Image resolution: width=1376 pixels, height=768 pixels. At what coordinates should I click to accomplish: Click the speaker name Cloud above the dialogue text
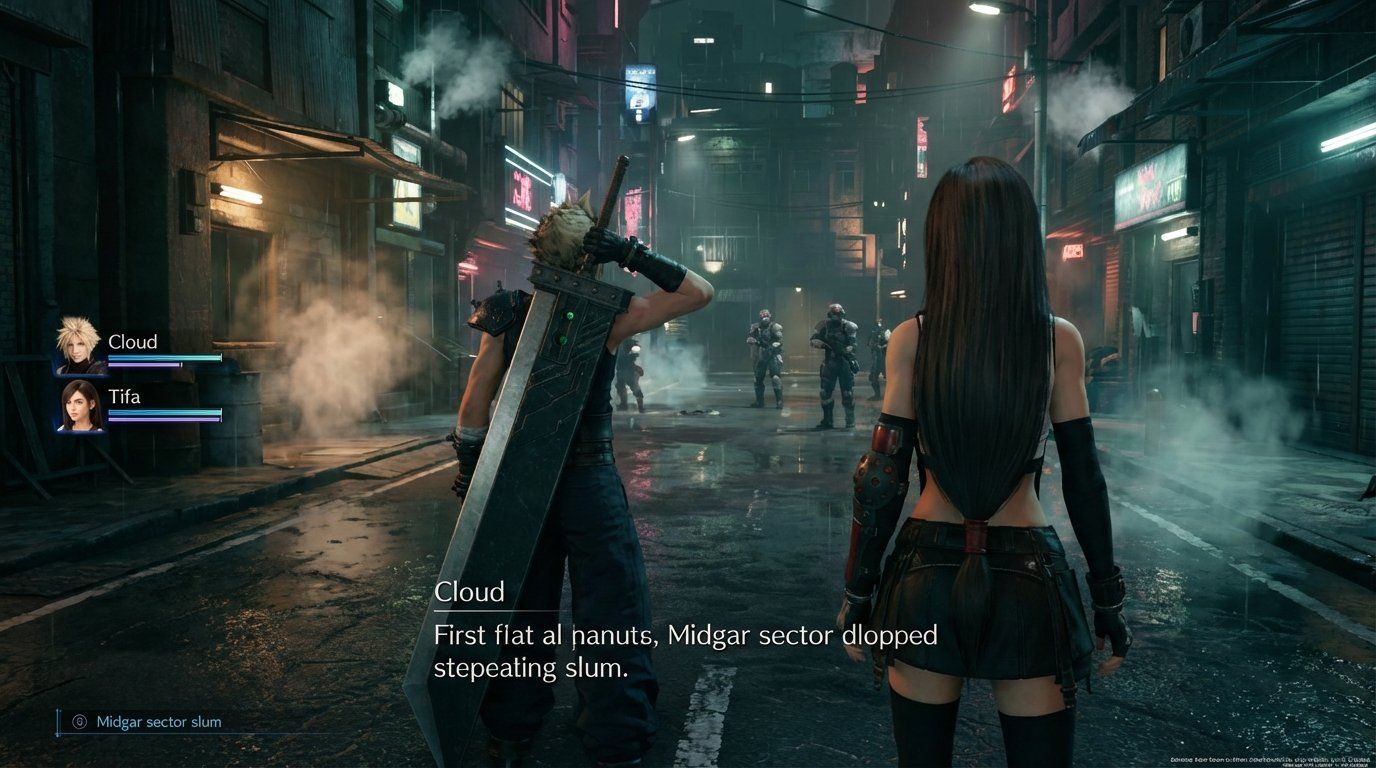(470, 592)
